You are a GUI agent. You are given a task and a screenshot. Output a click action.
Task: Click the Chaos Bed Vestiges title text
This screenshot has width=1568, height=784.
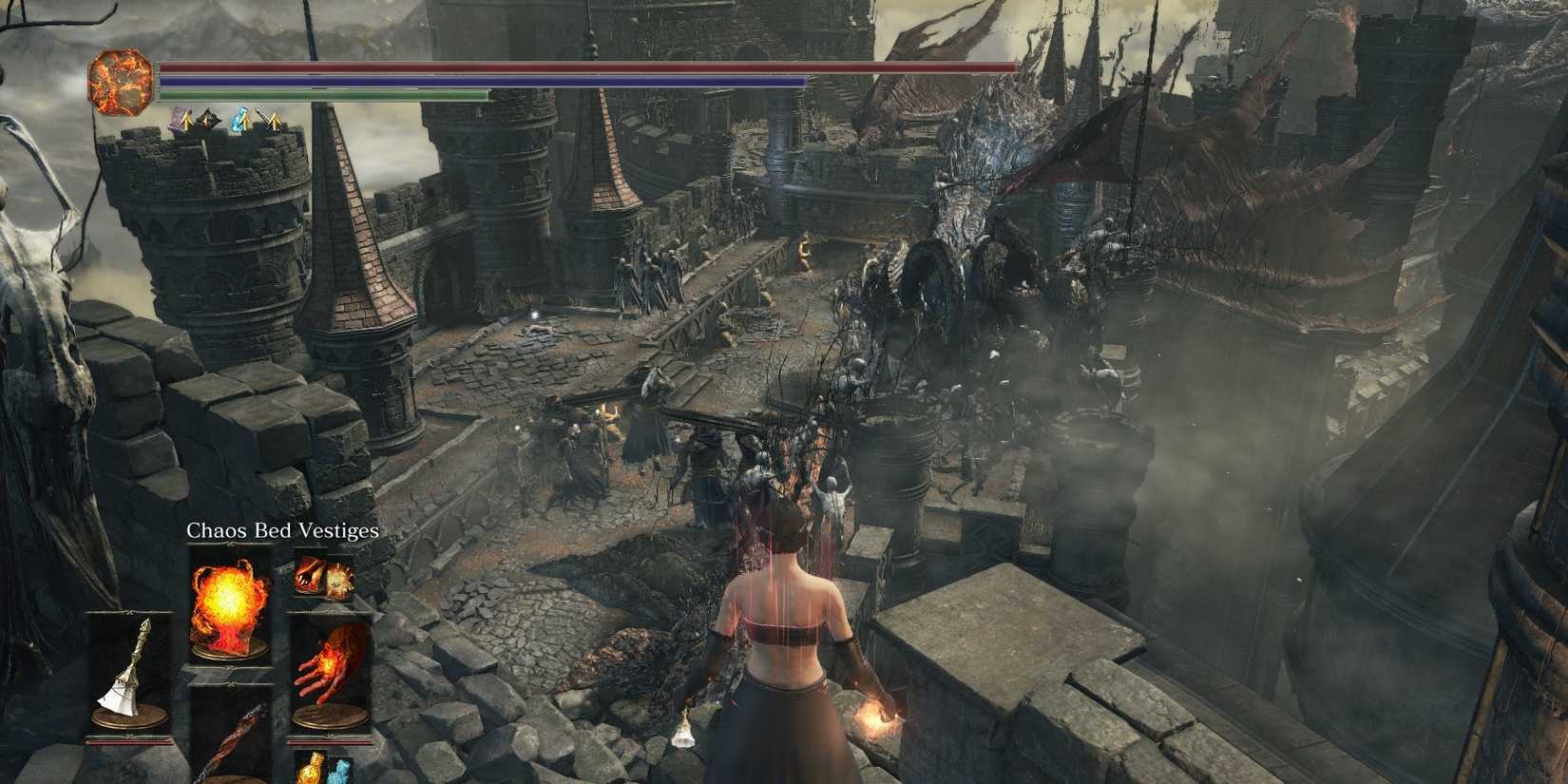tap(283, 531)
